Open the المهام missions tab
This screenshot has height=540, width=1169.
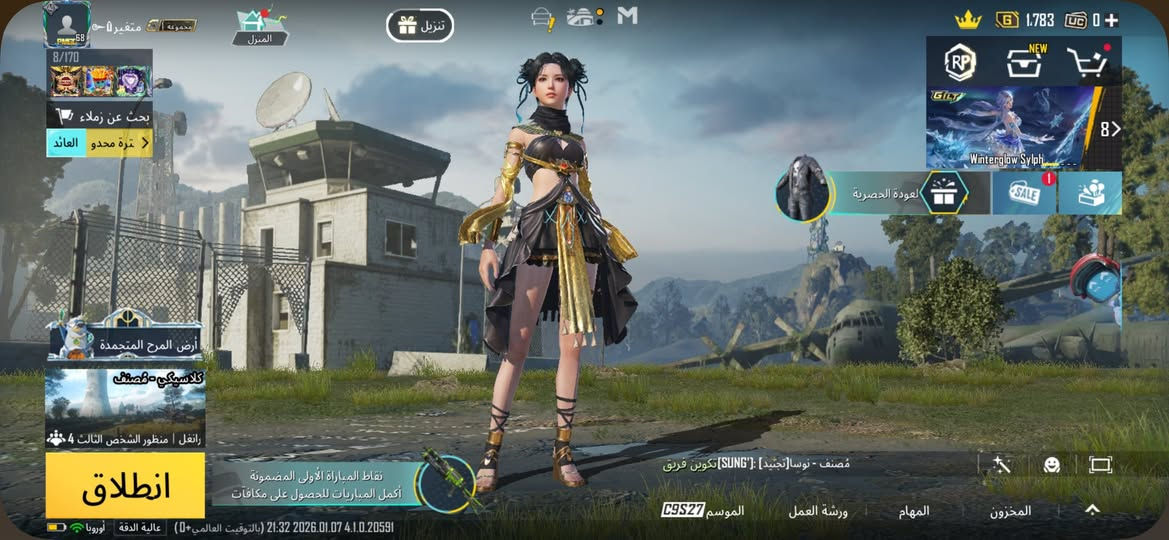(x=913, y=511)
